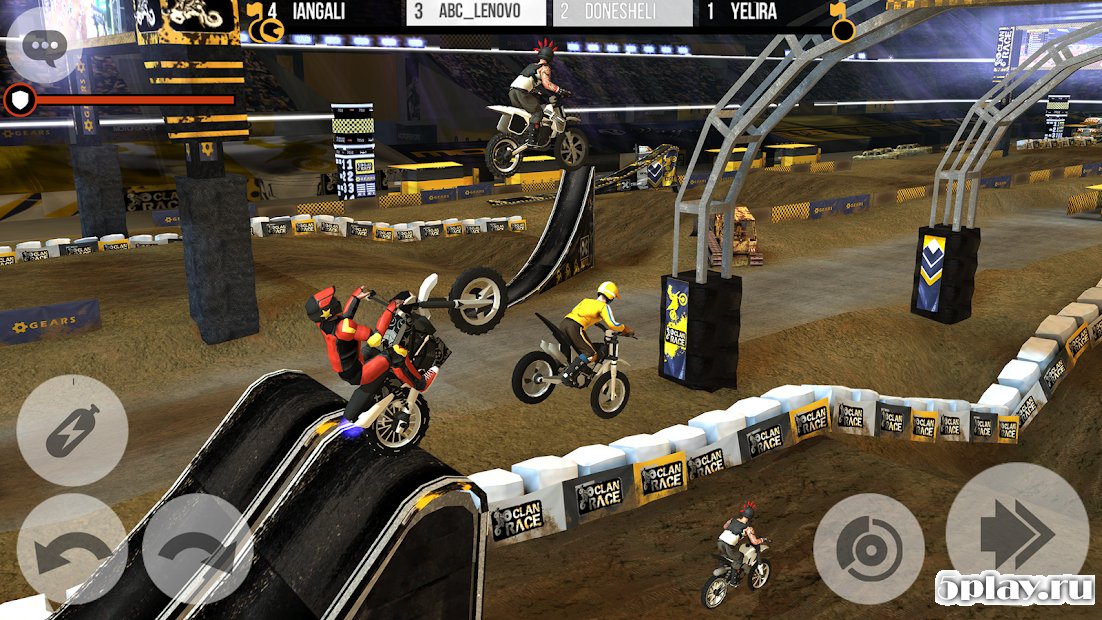1102x620 pixels.
Task: Activate the nitro boost canister button
Action: point(72,430)
